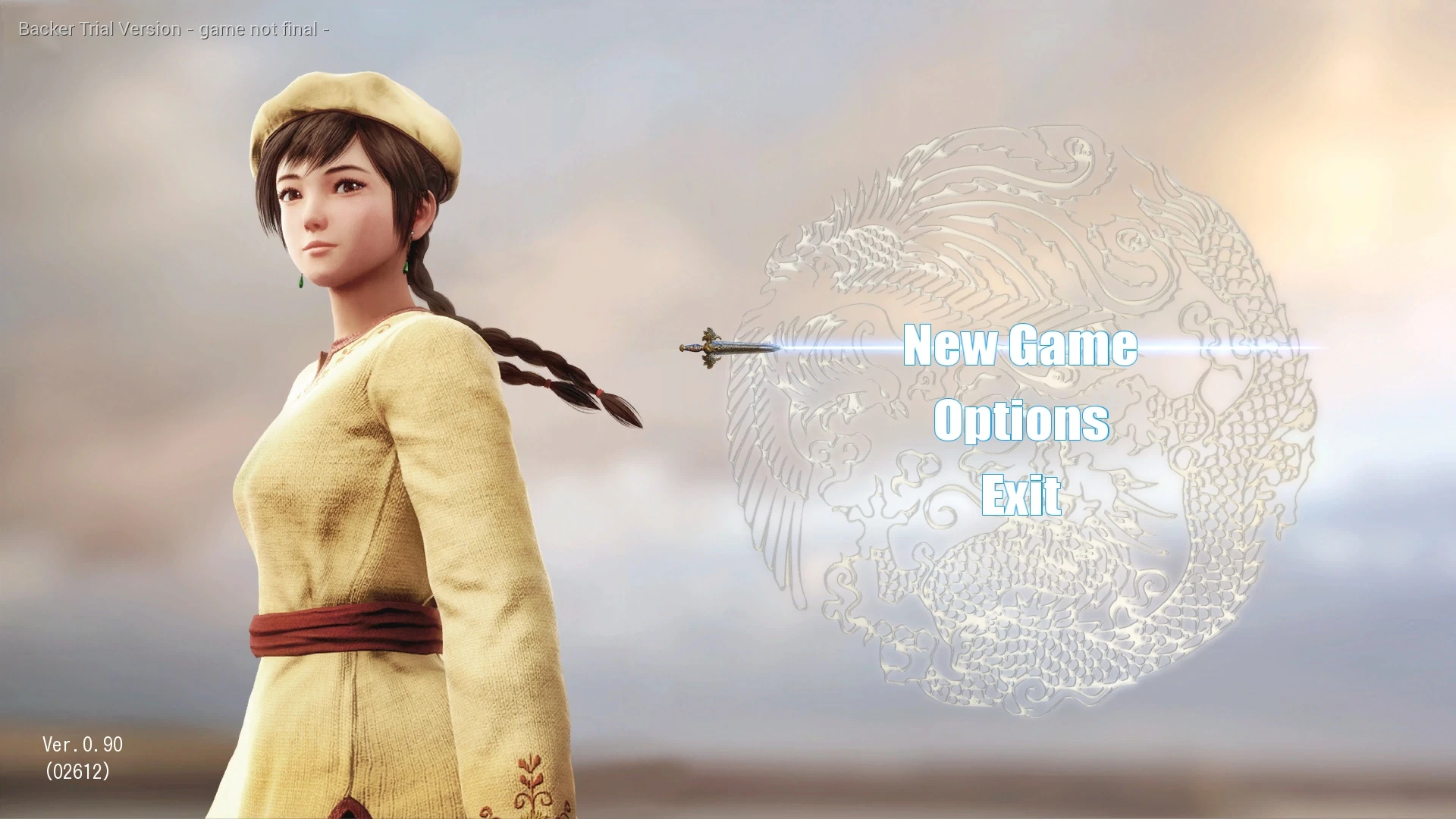Click the Options text label
Image resolution: width=1456 pixels, height=819 pixels.
tap(1021, 422)
